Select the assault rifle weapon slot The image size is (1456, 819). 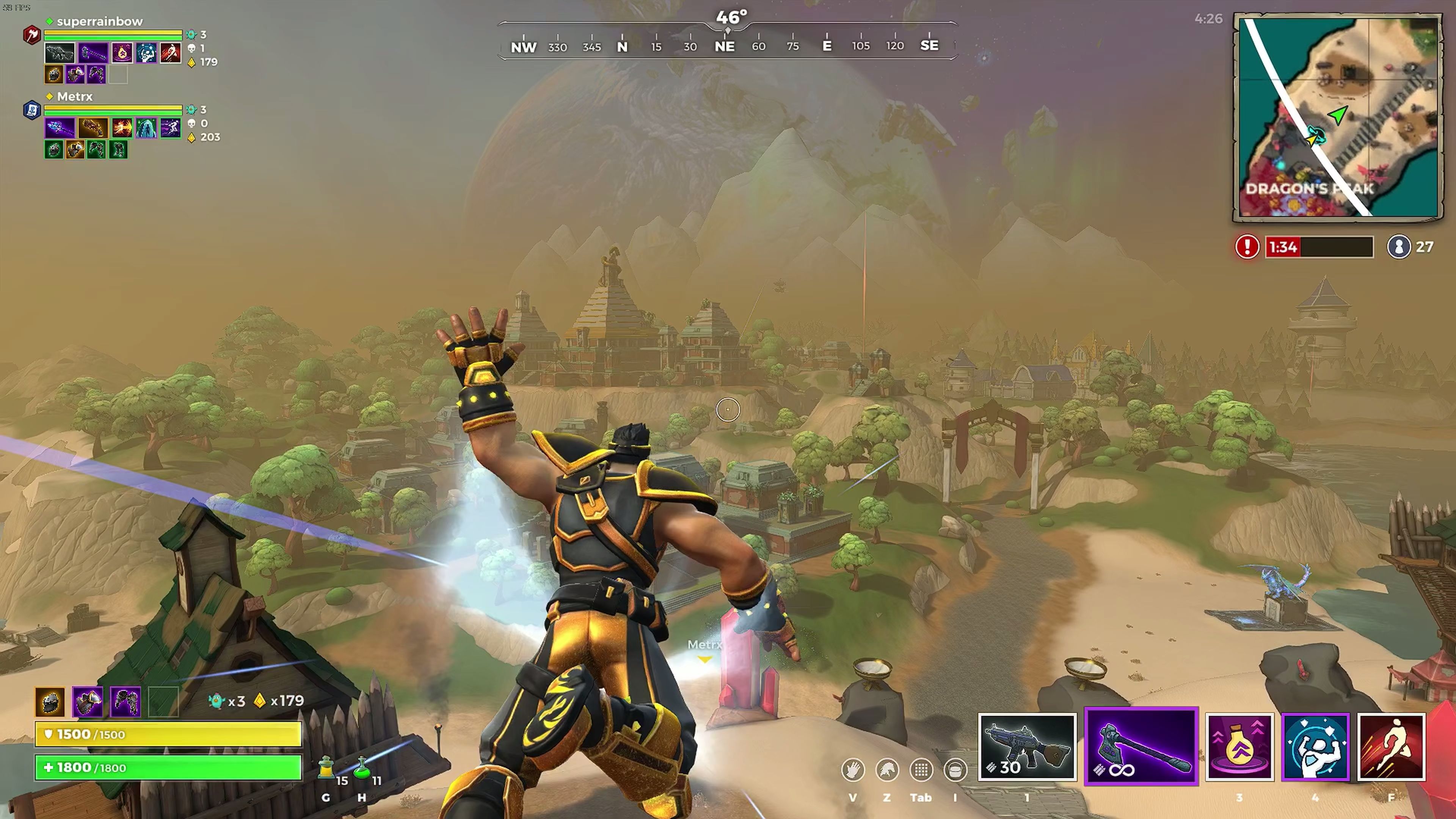tap(1026, 747)
